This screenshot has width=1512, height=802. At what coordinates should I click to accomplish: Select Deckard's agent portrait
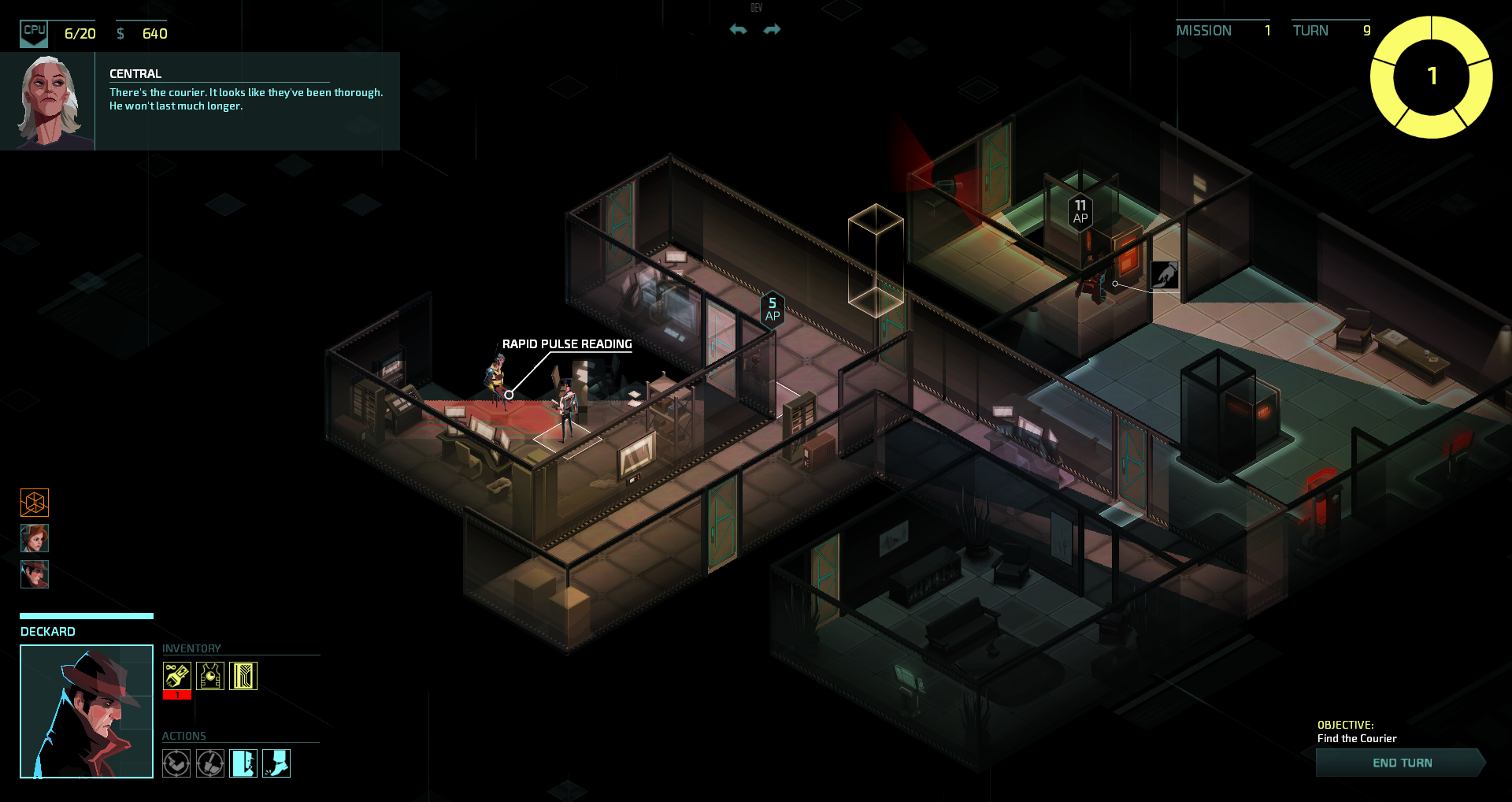34,574
